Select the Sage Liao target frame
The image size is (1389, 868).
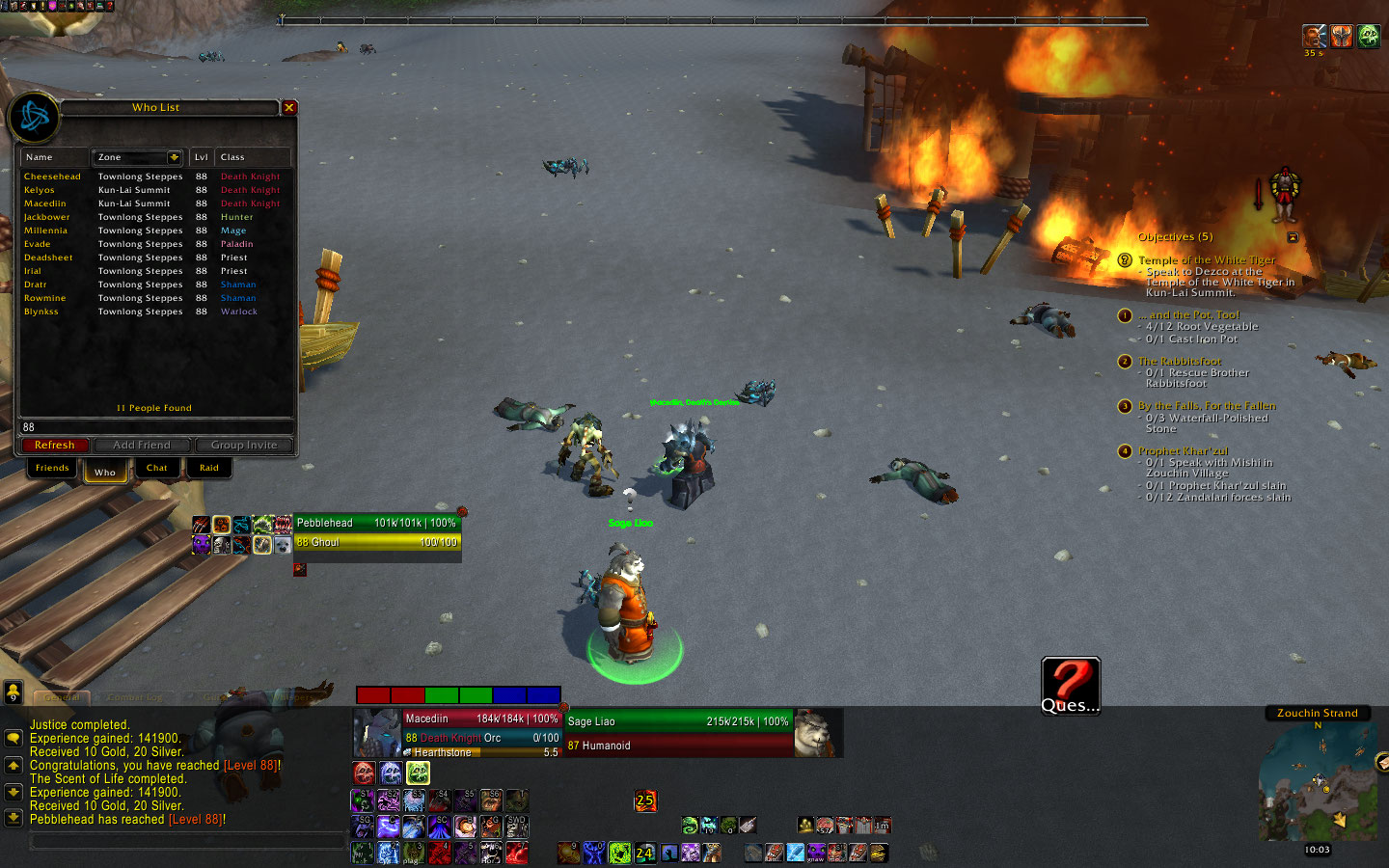pos(677,733)
